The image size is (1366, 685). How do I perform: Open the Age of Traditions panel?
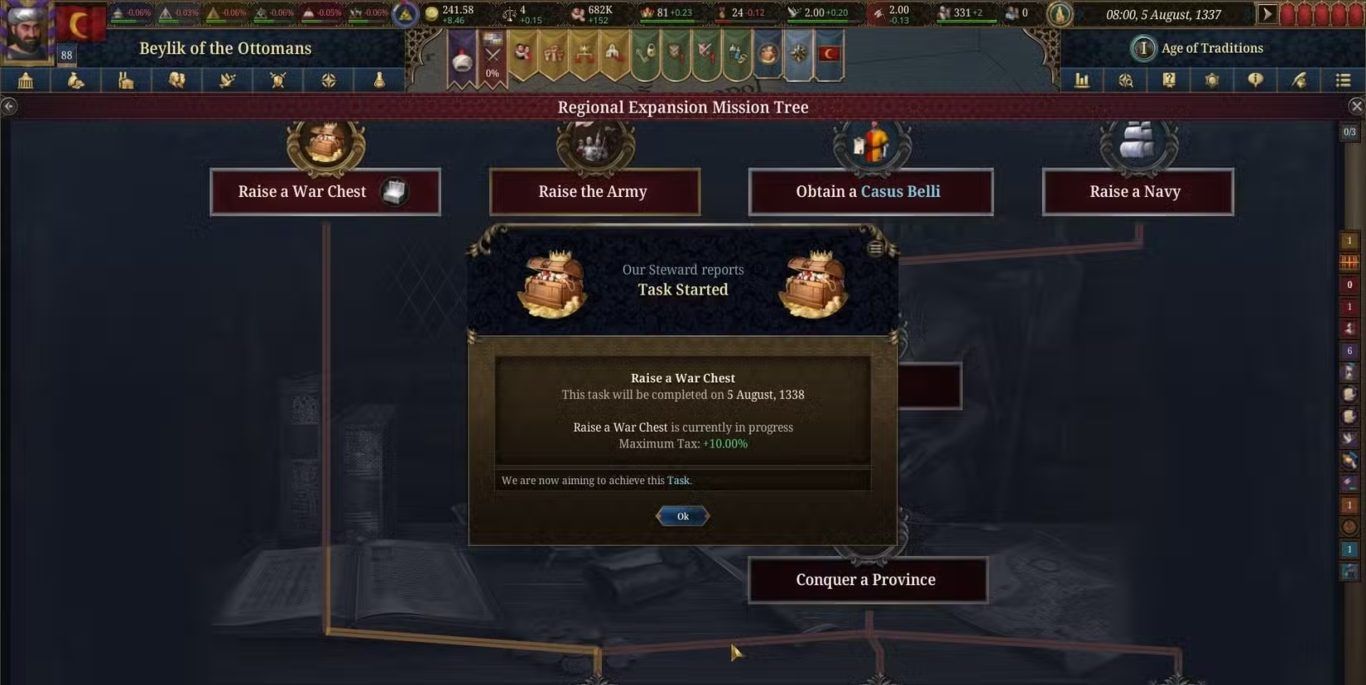tap(1199, 48)
